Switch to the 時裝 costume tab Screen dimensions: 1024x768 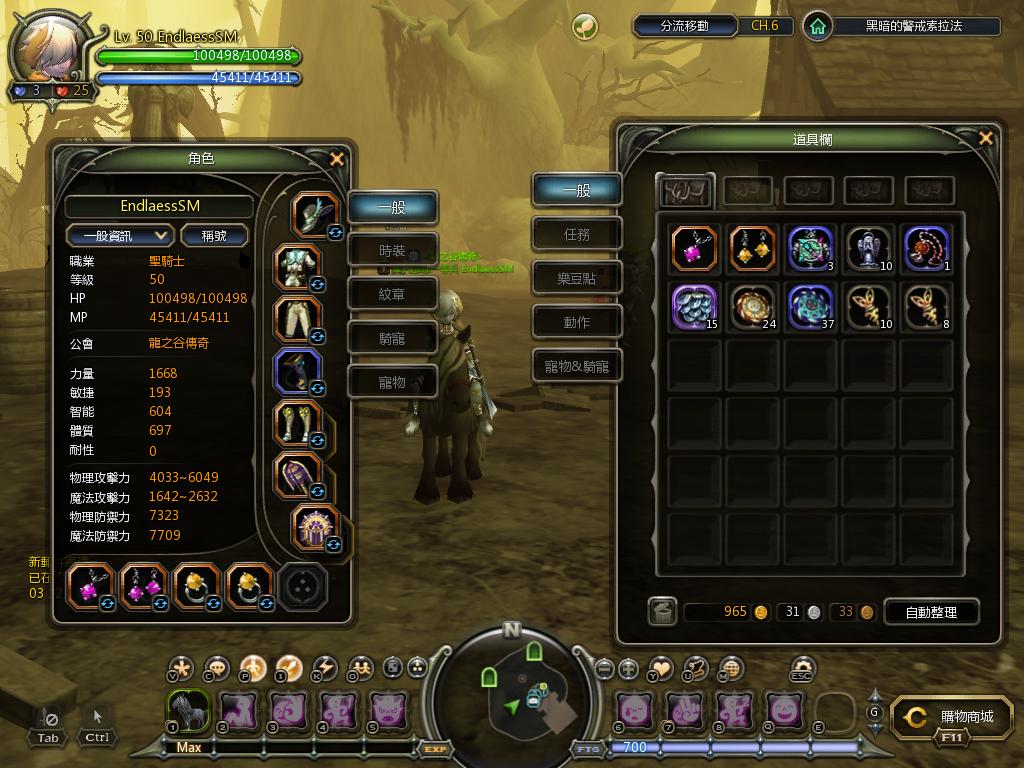[392, 251]
